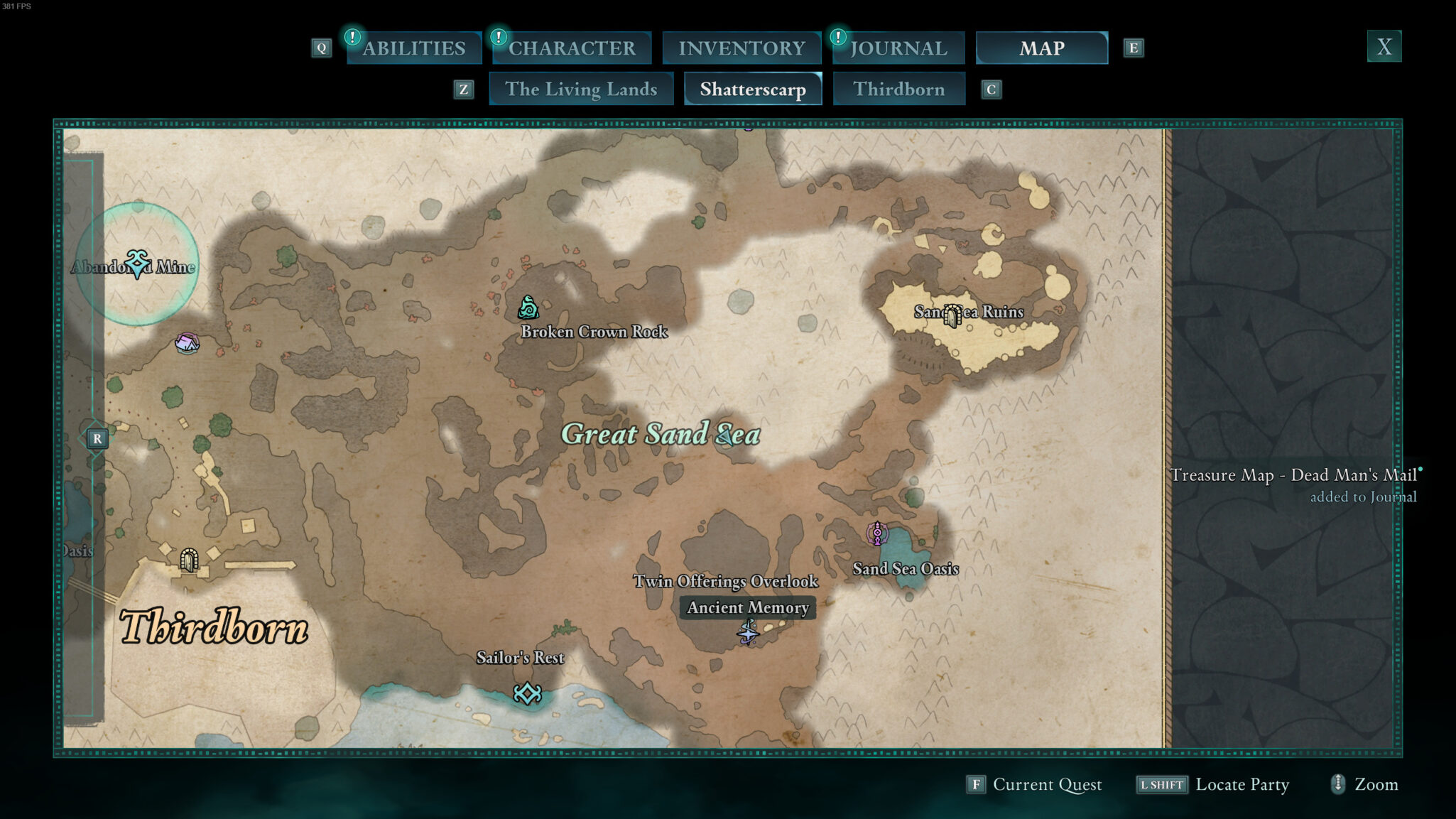Switch to the Character tab
The height and width of the screenshot is (819, 1456).
(x=572, y=48)
